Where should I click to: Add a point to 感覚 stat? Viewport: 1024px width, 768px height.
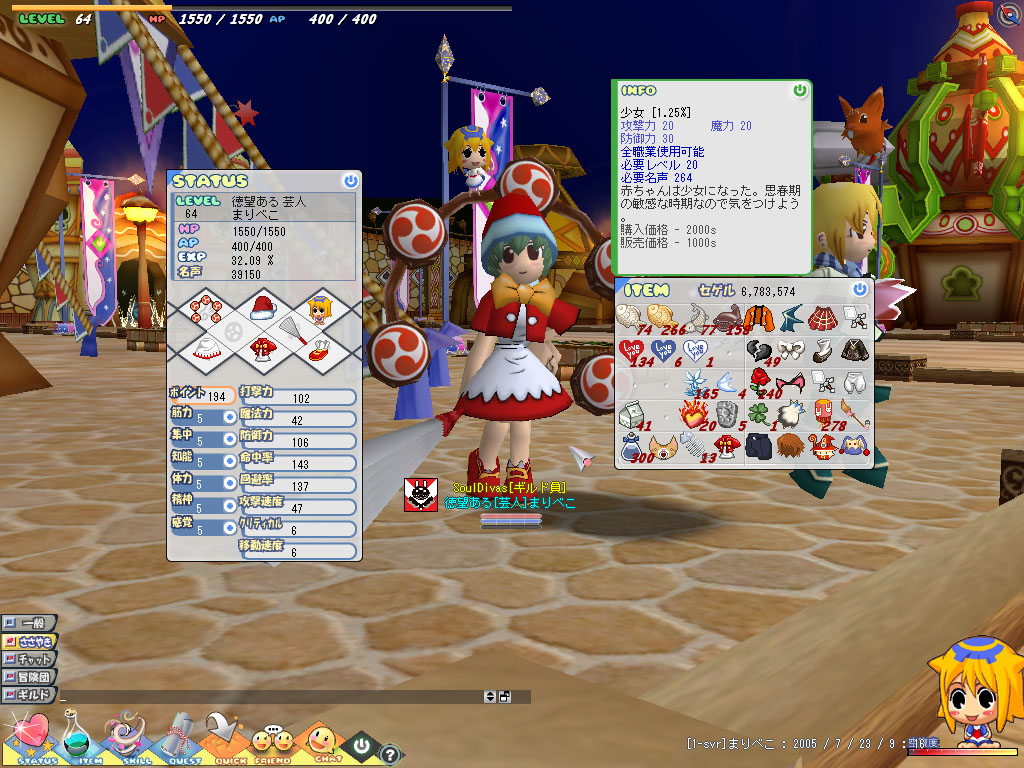pos(229,528)
